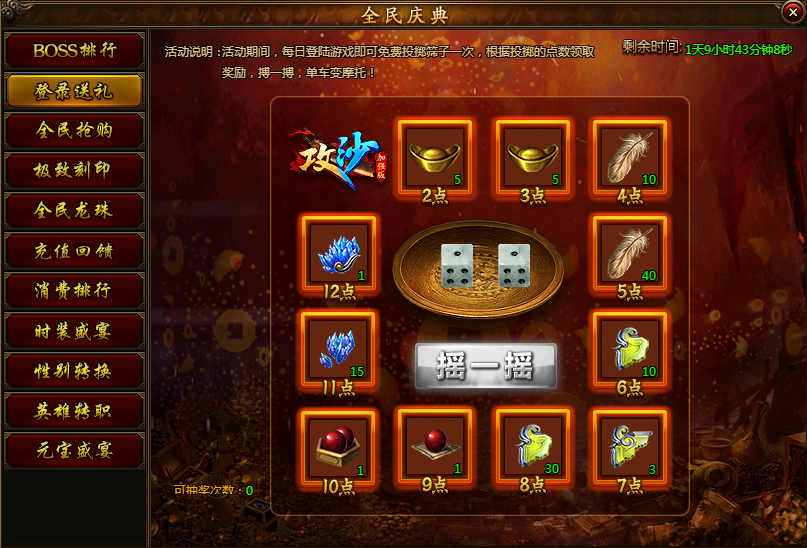Choose the 7点 reward slot
The height and width of the screenshot is (548, 807).
pos(630,446)
